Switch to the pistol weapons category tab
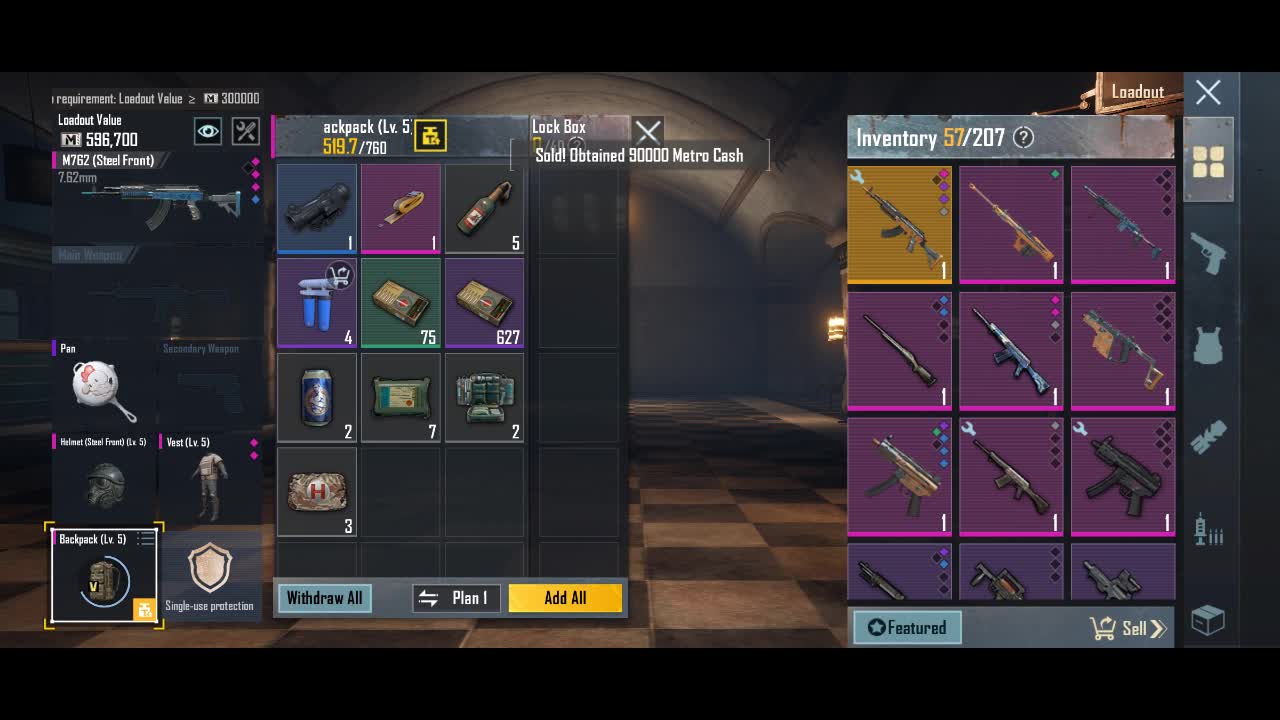Screen dimensions: 1280x720 1208,255
